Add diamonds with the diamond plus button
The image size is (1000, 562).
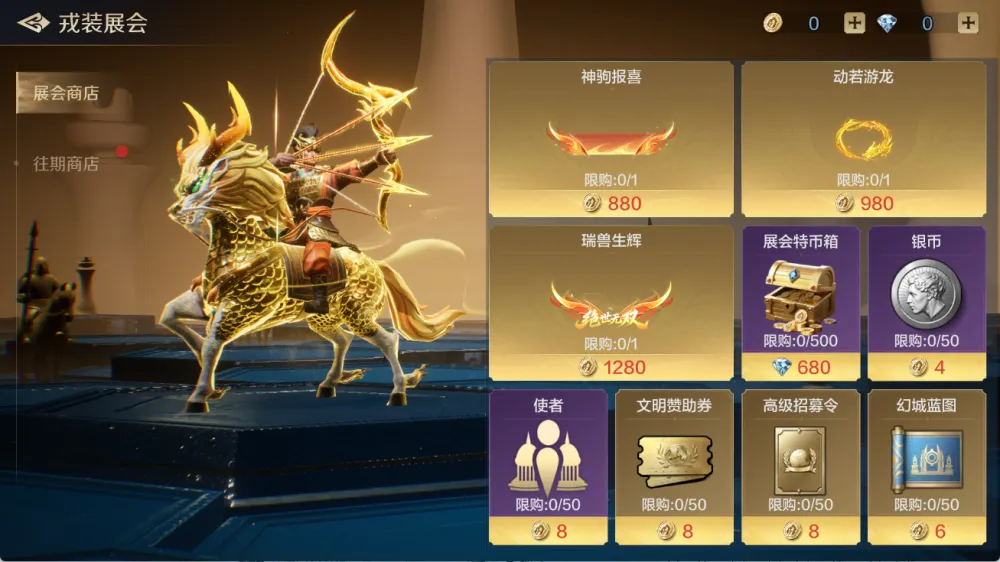pos(968,24)
